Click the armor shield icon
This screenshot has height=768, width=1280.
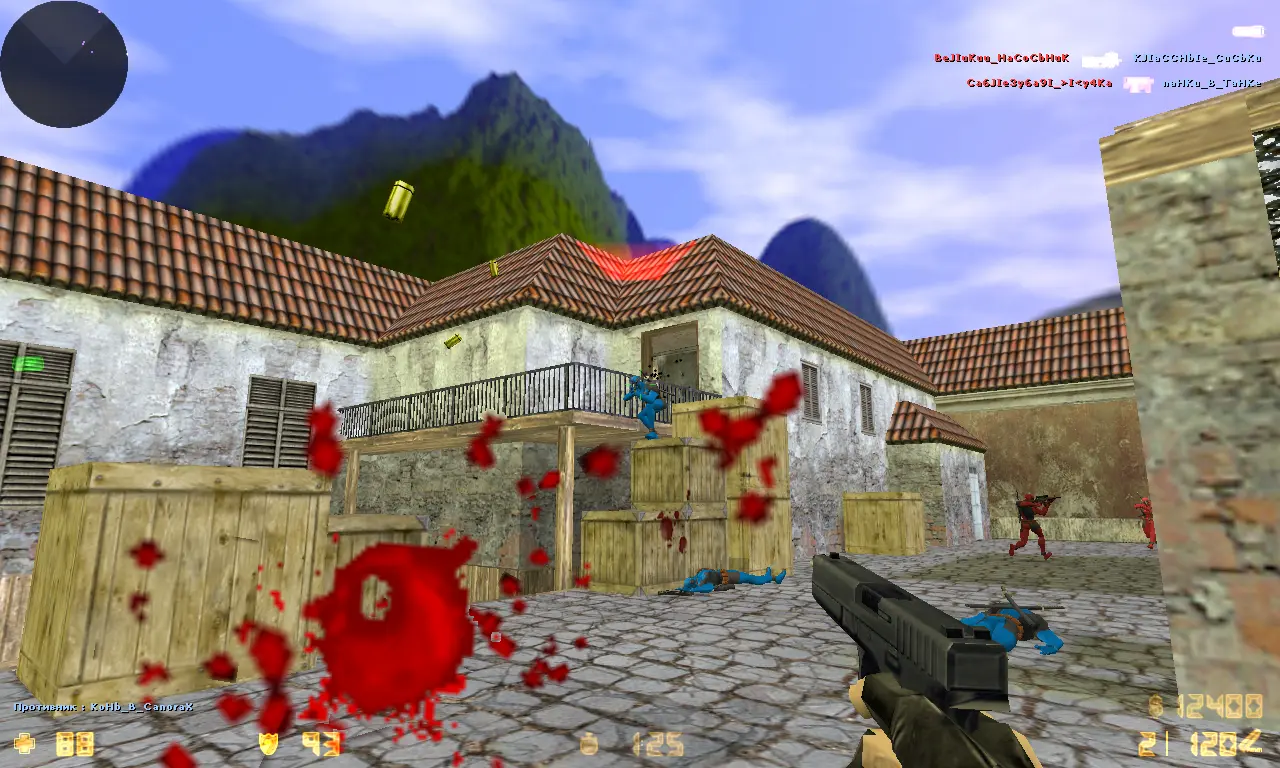268,743
